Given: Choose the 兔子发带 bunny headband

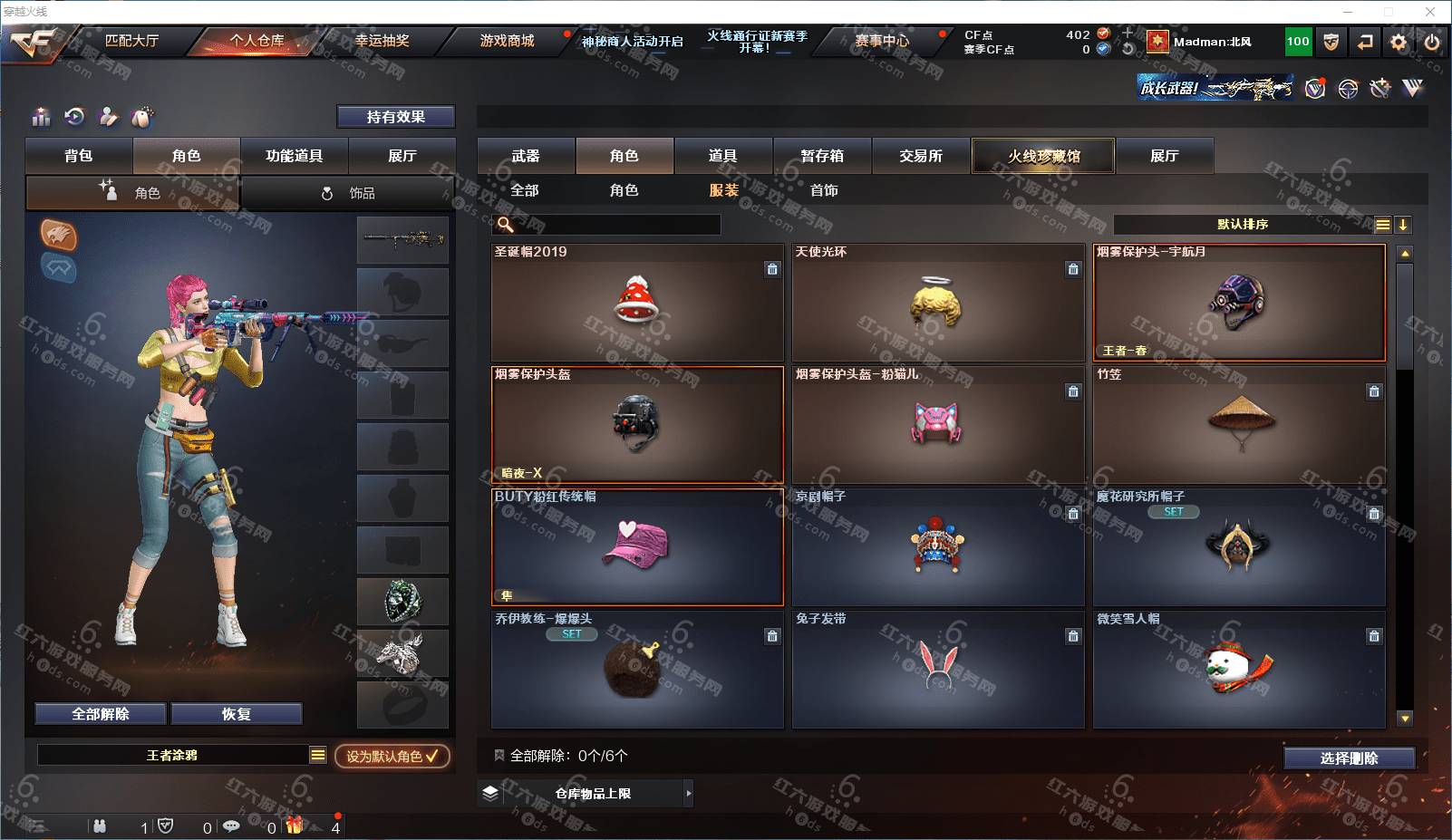Looking at the screenshot, I should [937, 669].
